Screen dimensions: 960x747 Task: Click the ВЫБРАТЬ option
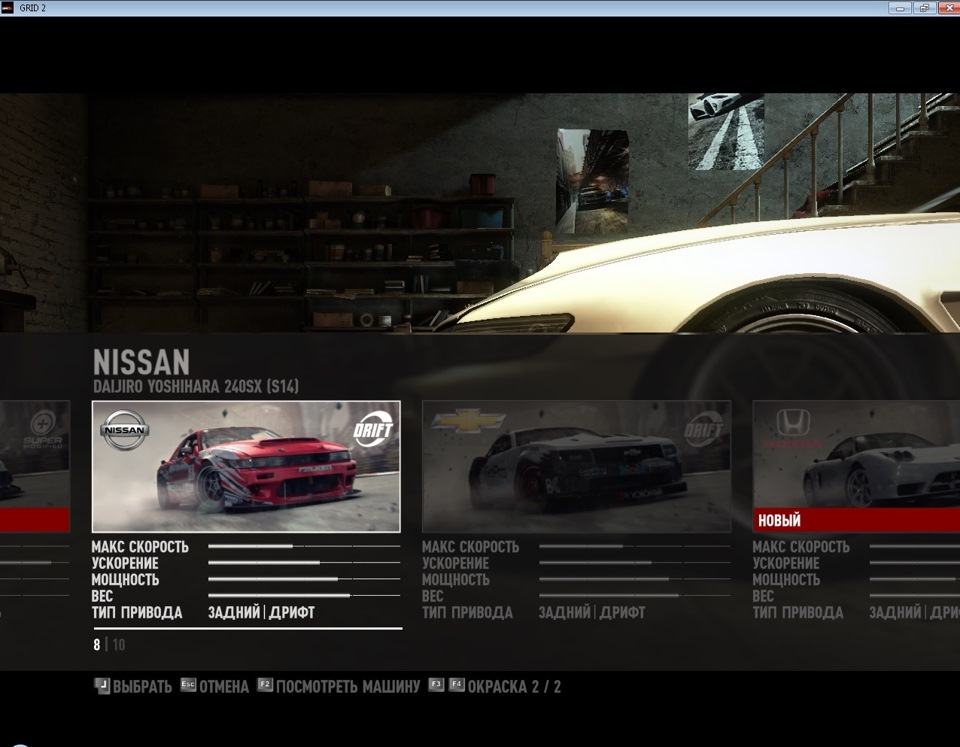(x=133, y=687)
